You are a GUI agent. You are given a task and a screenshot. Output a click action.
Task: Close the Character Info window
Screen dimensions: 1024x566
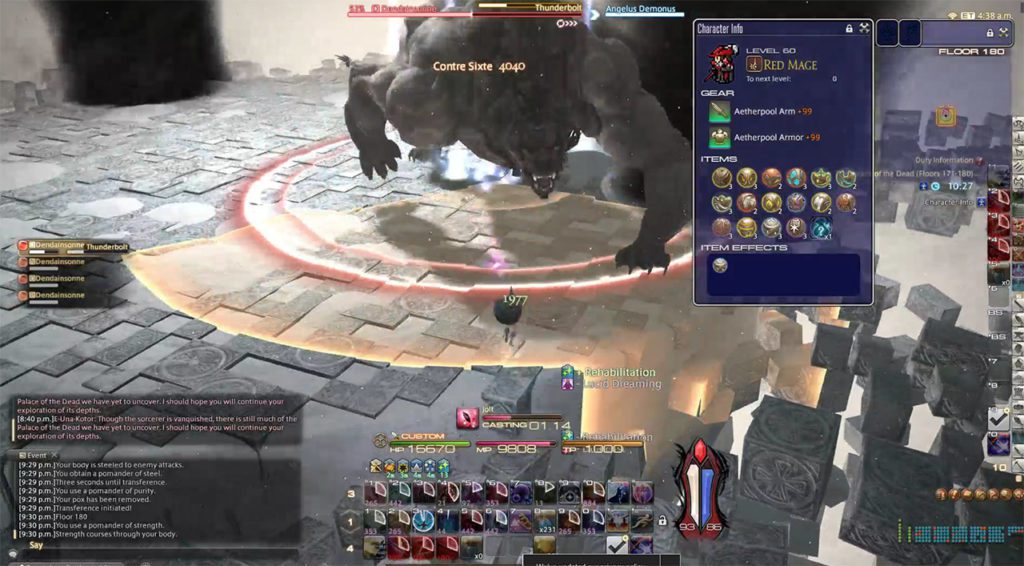tap(864, 29)
